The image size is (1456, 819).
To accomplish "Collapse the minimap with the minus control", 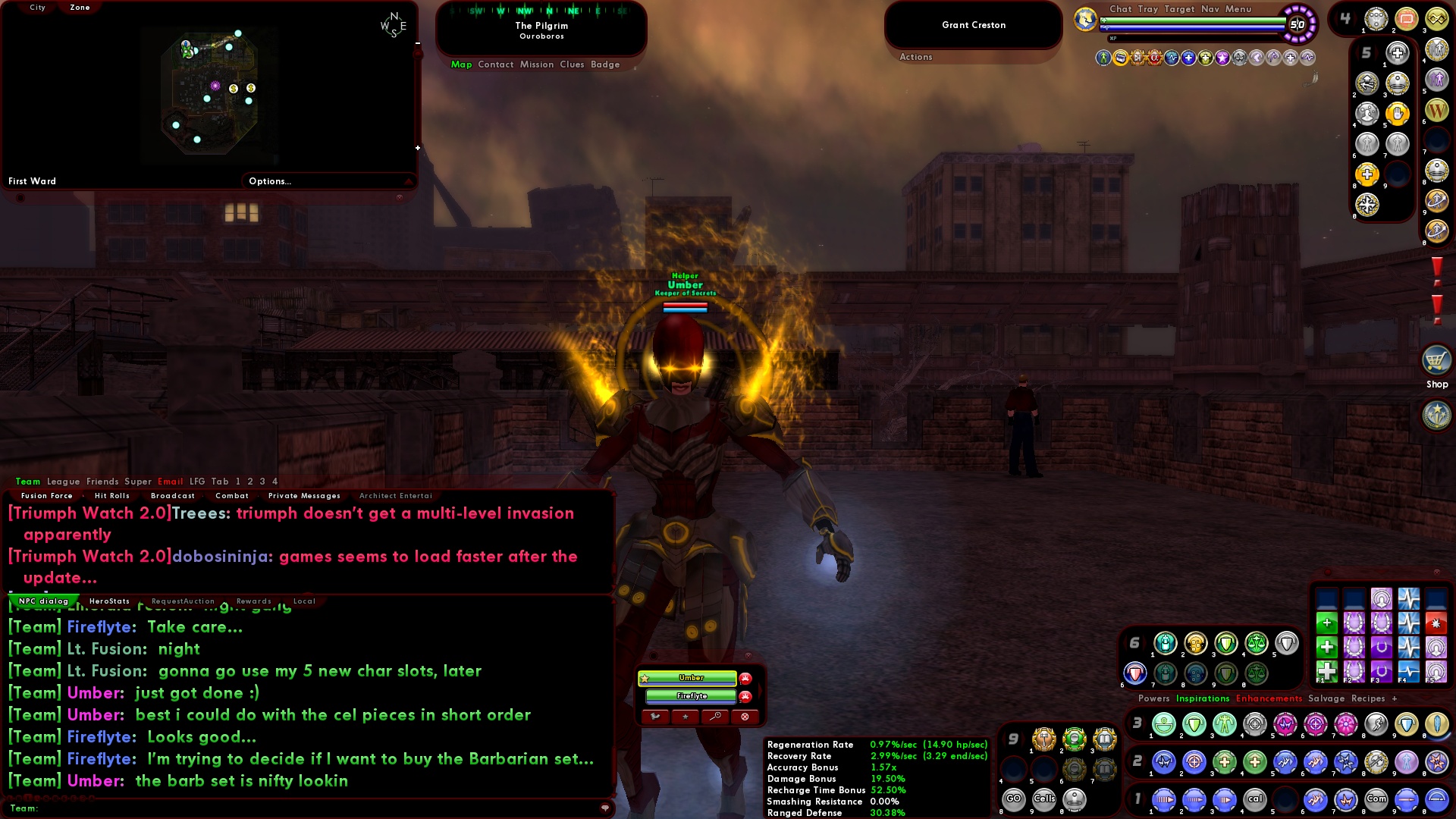I will pyautogui.click(x=416, y=44).
